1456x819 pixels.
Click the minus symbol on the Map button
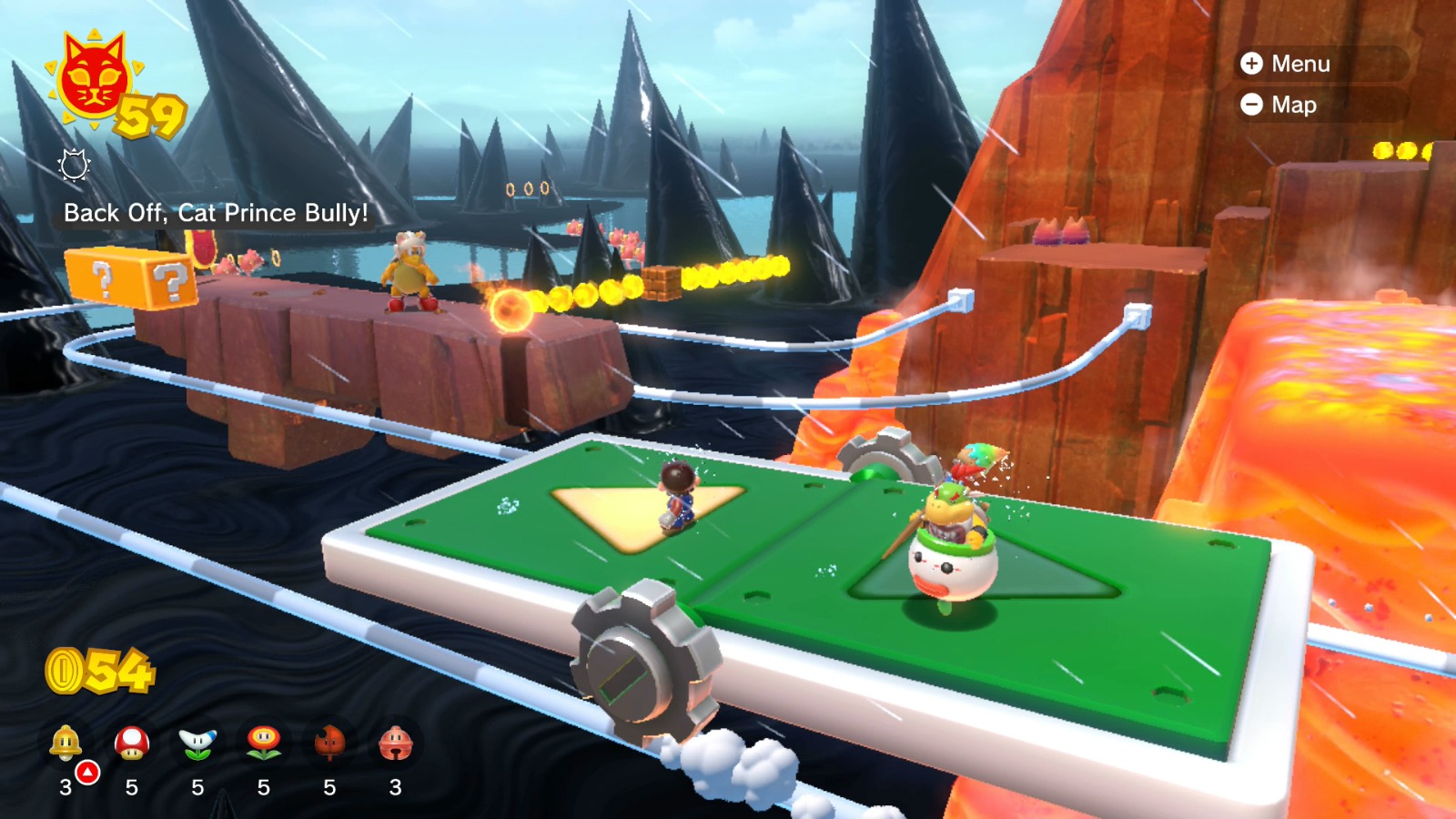pos(1253,105)
